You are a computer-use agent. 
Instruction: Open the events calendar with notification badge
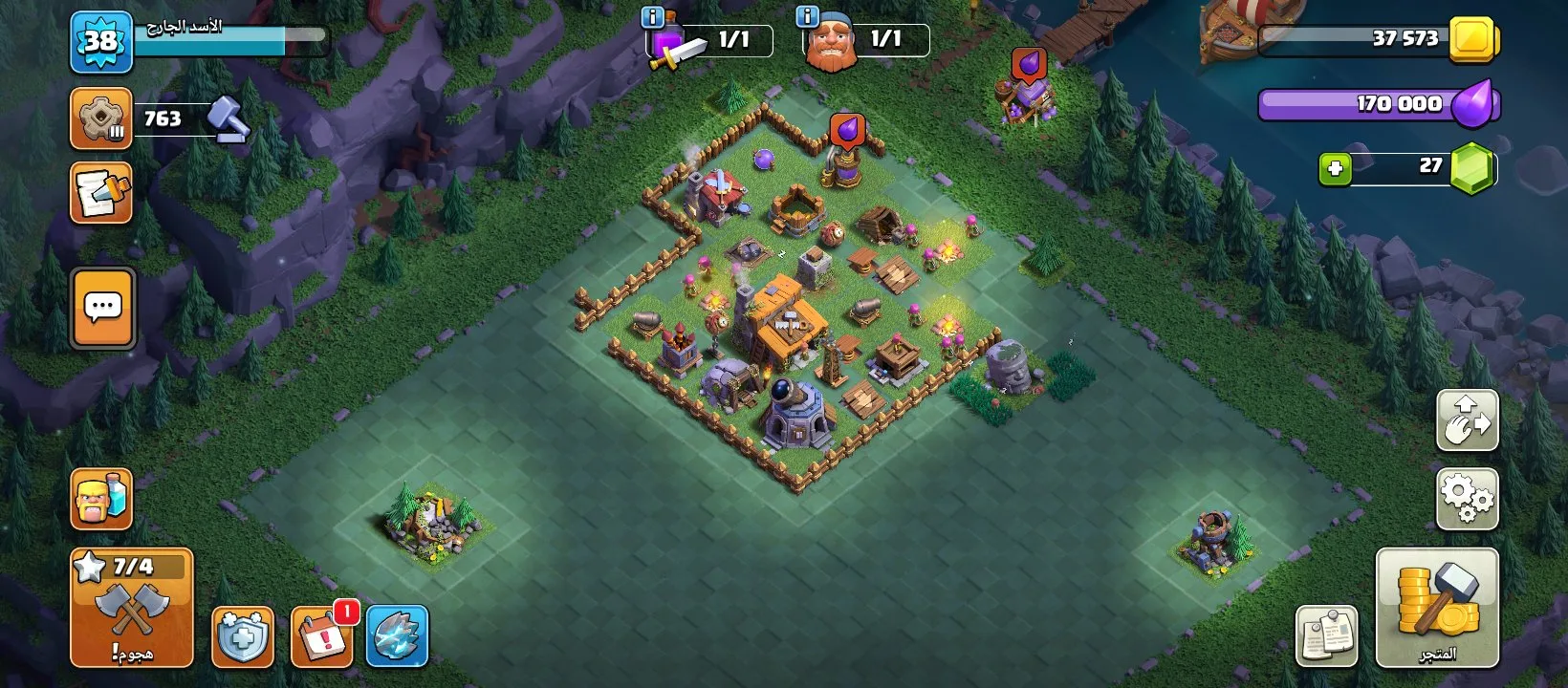[x=322, y=635]
